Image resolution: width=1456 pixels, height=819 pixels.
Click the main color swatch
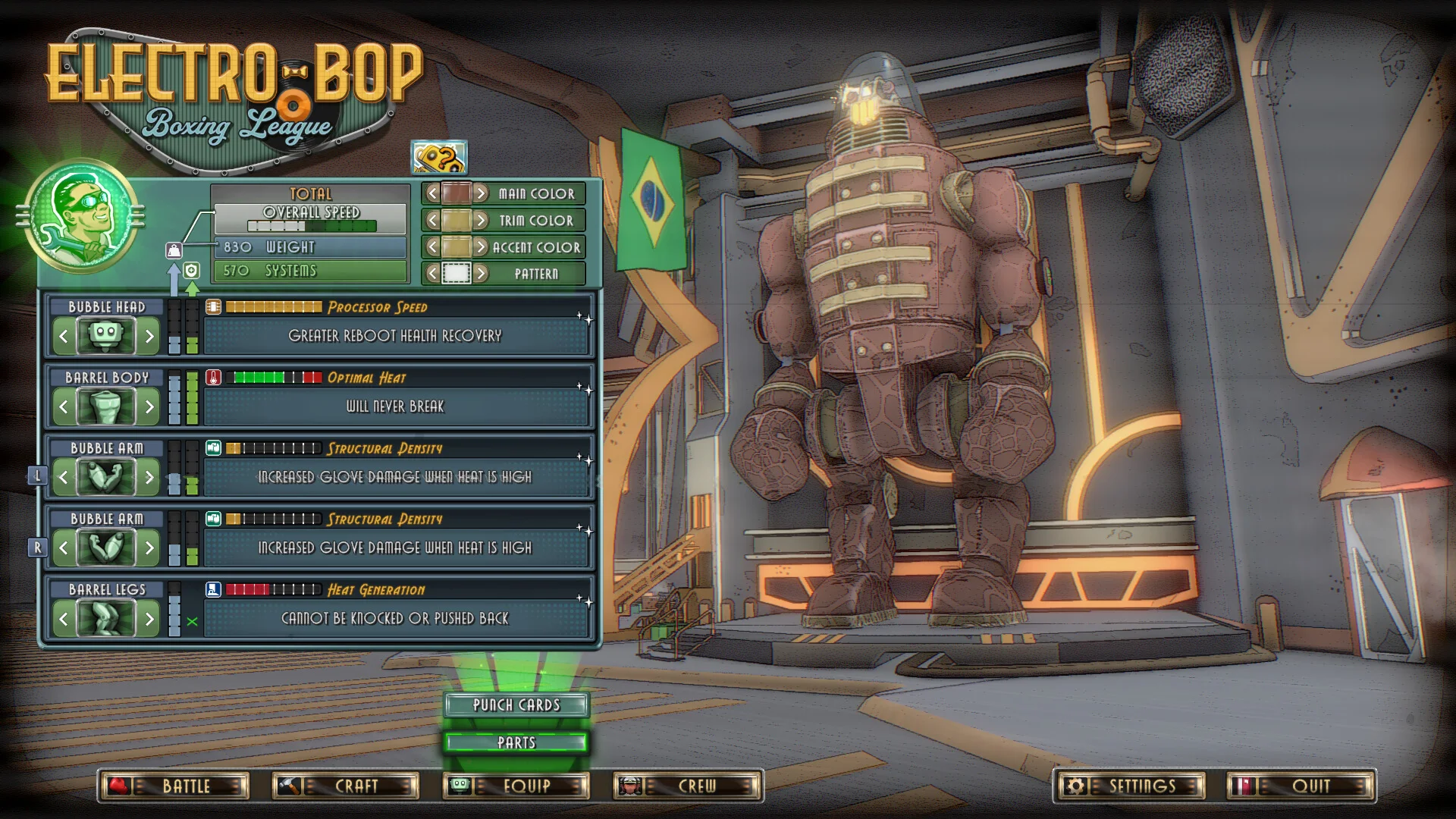(457, 194)
